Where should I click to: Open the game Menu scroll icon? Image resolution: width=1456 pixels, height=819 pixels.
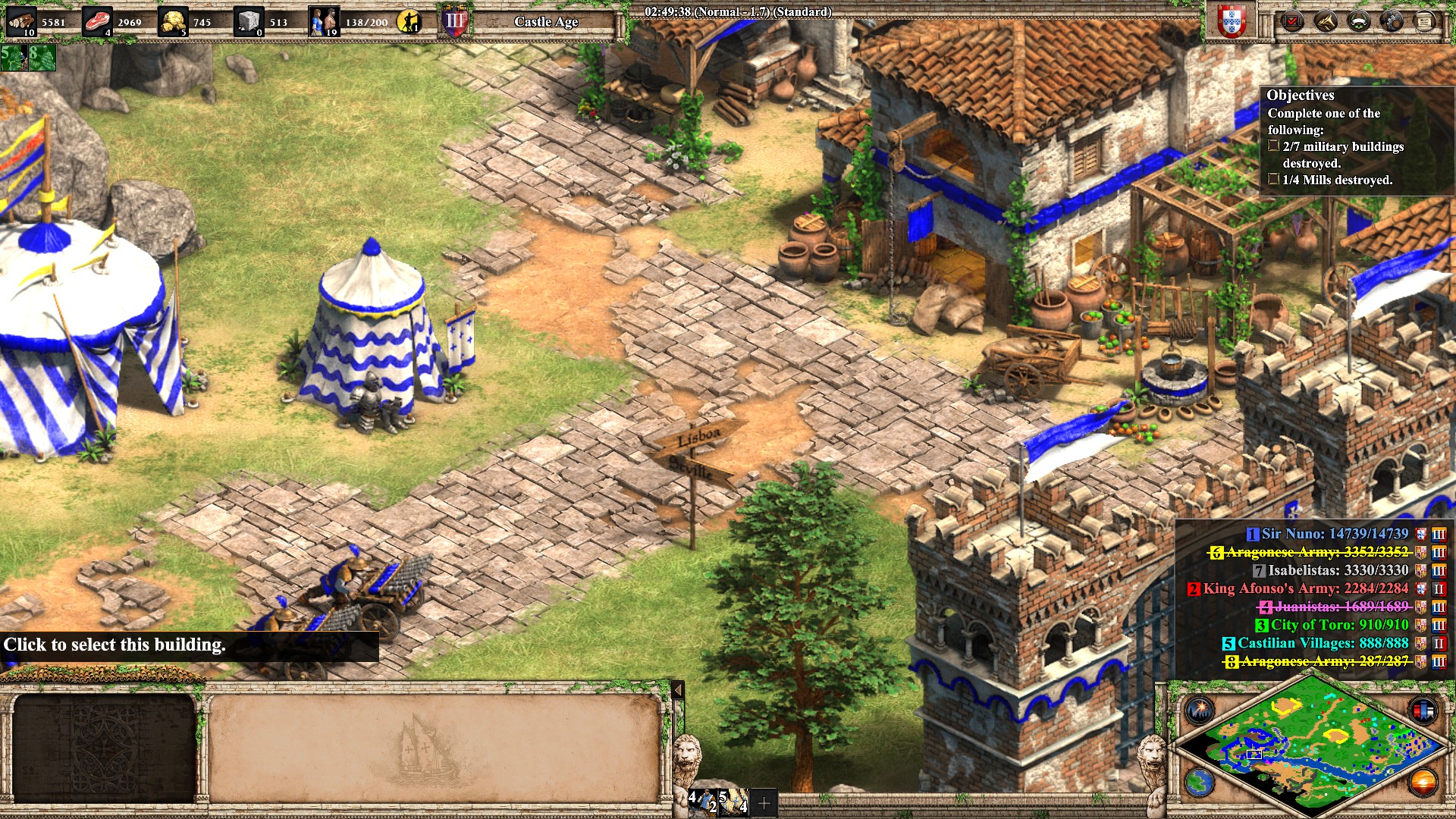point(1424,20)
